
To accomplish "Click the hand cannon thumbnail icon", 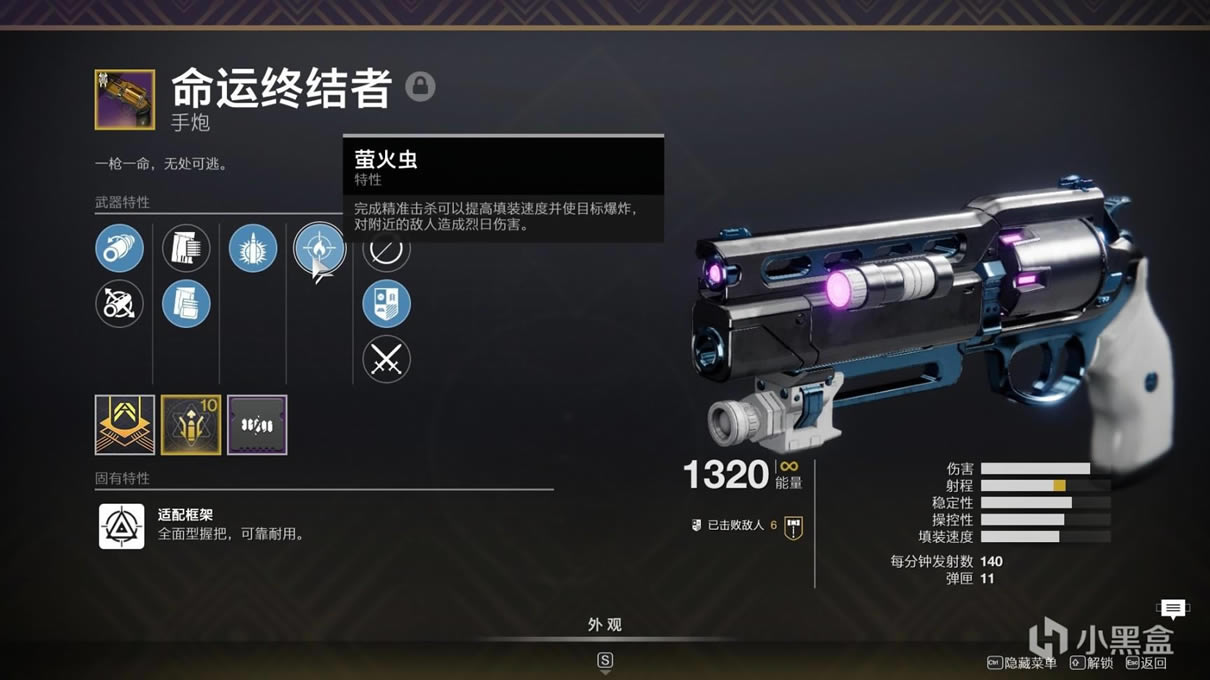I will 125,99.
